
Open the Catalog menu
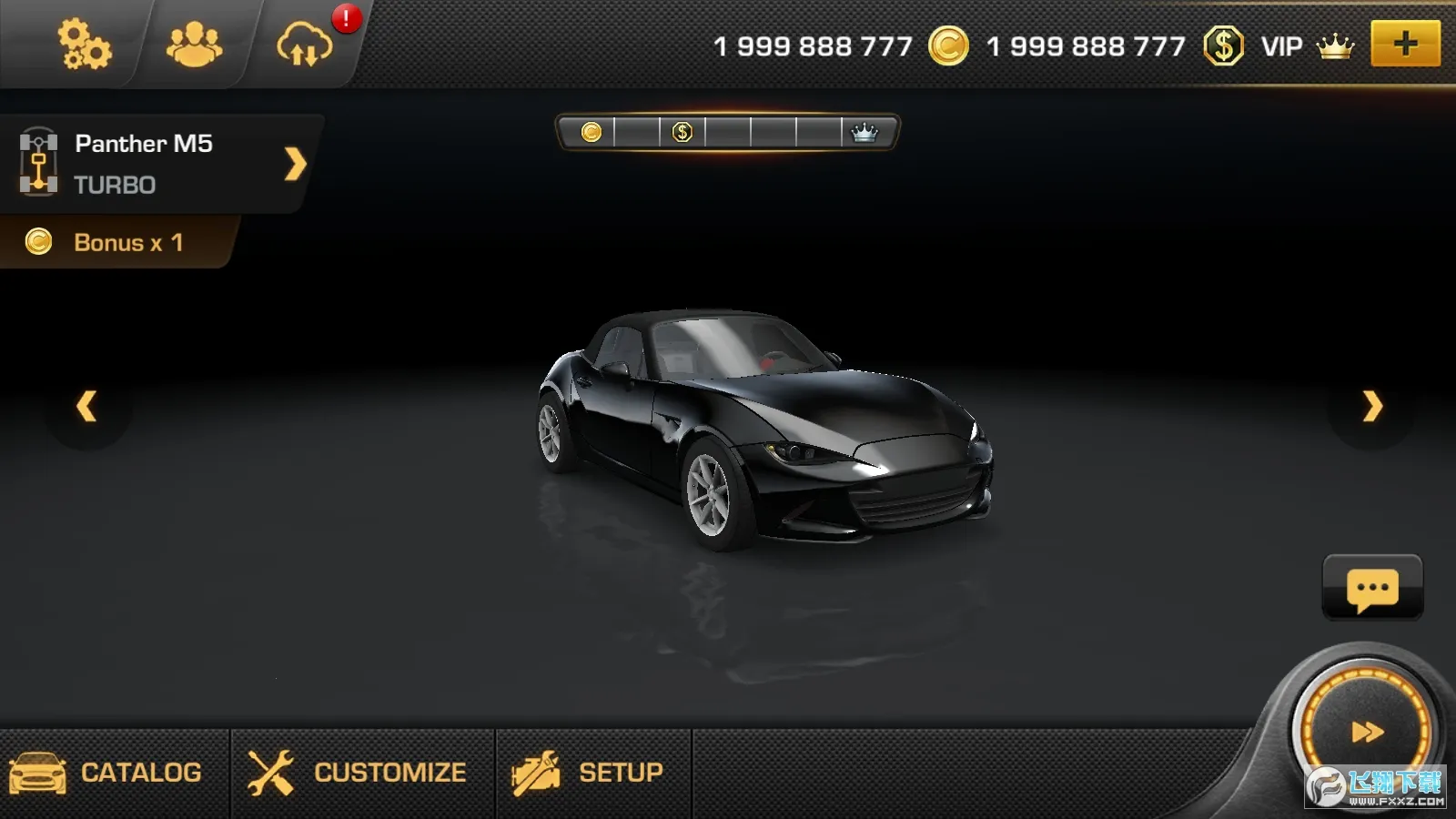[107, 773]
